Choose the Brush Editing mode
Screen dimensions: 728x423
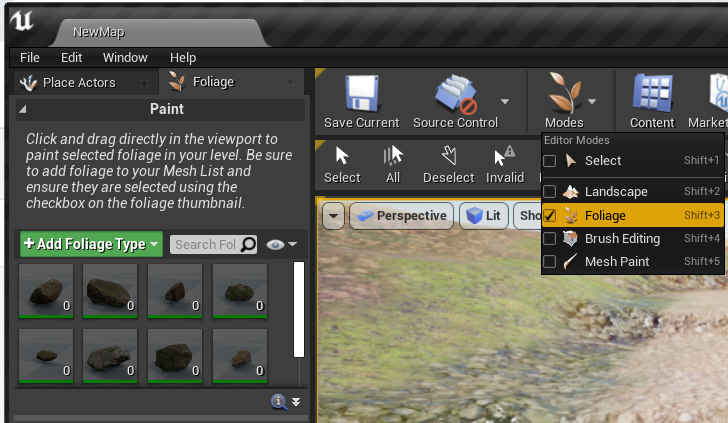click(x=622, y=238)
